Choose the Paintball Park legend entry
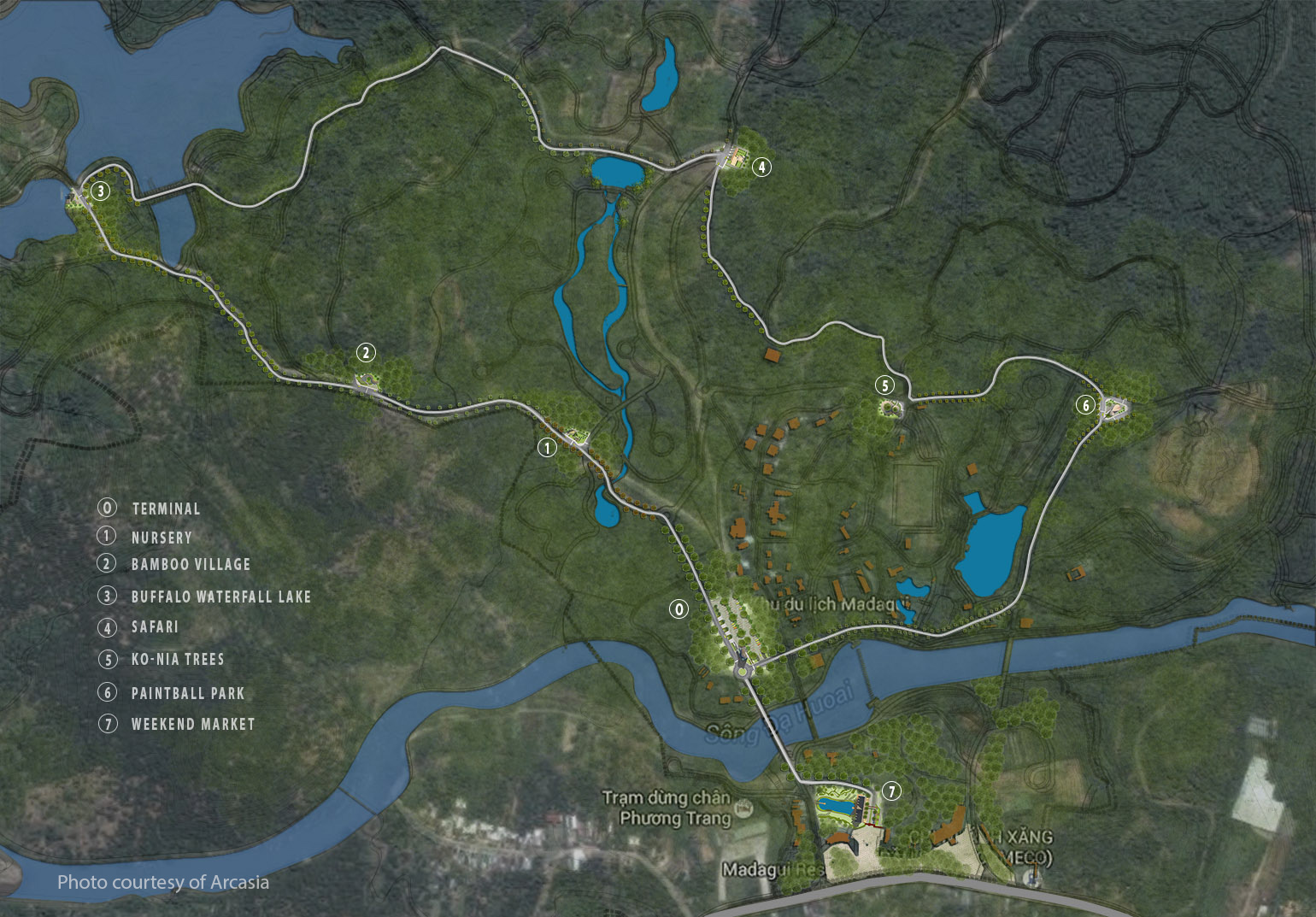Viewport: 1316px width, 917px height. tap(188, 693)
